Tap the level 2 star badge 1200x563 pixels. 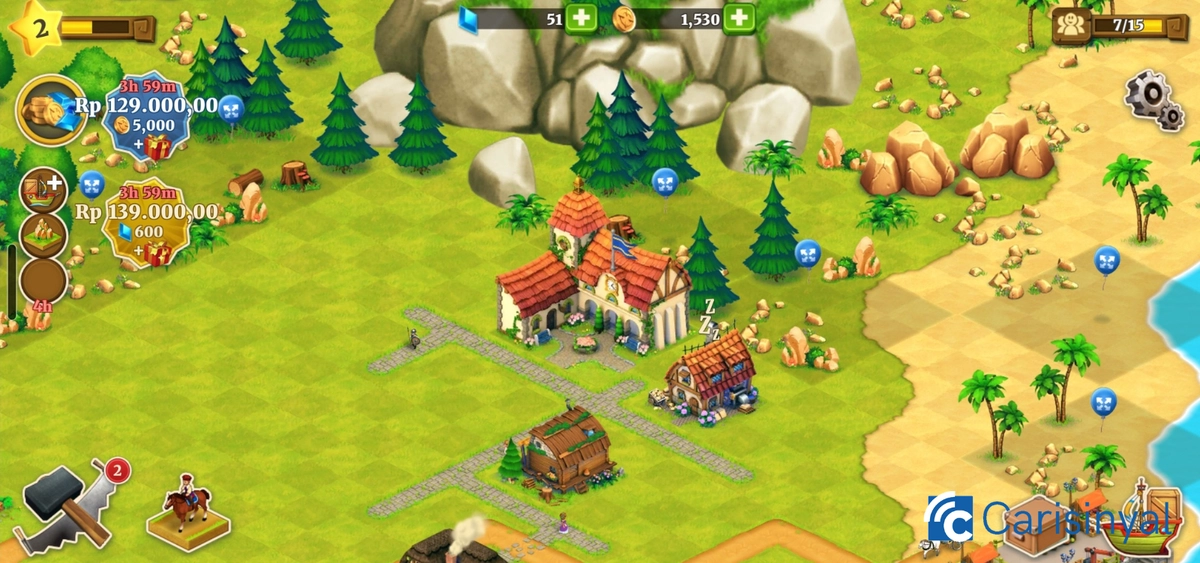tap(35, 25)
